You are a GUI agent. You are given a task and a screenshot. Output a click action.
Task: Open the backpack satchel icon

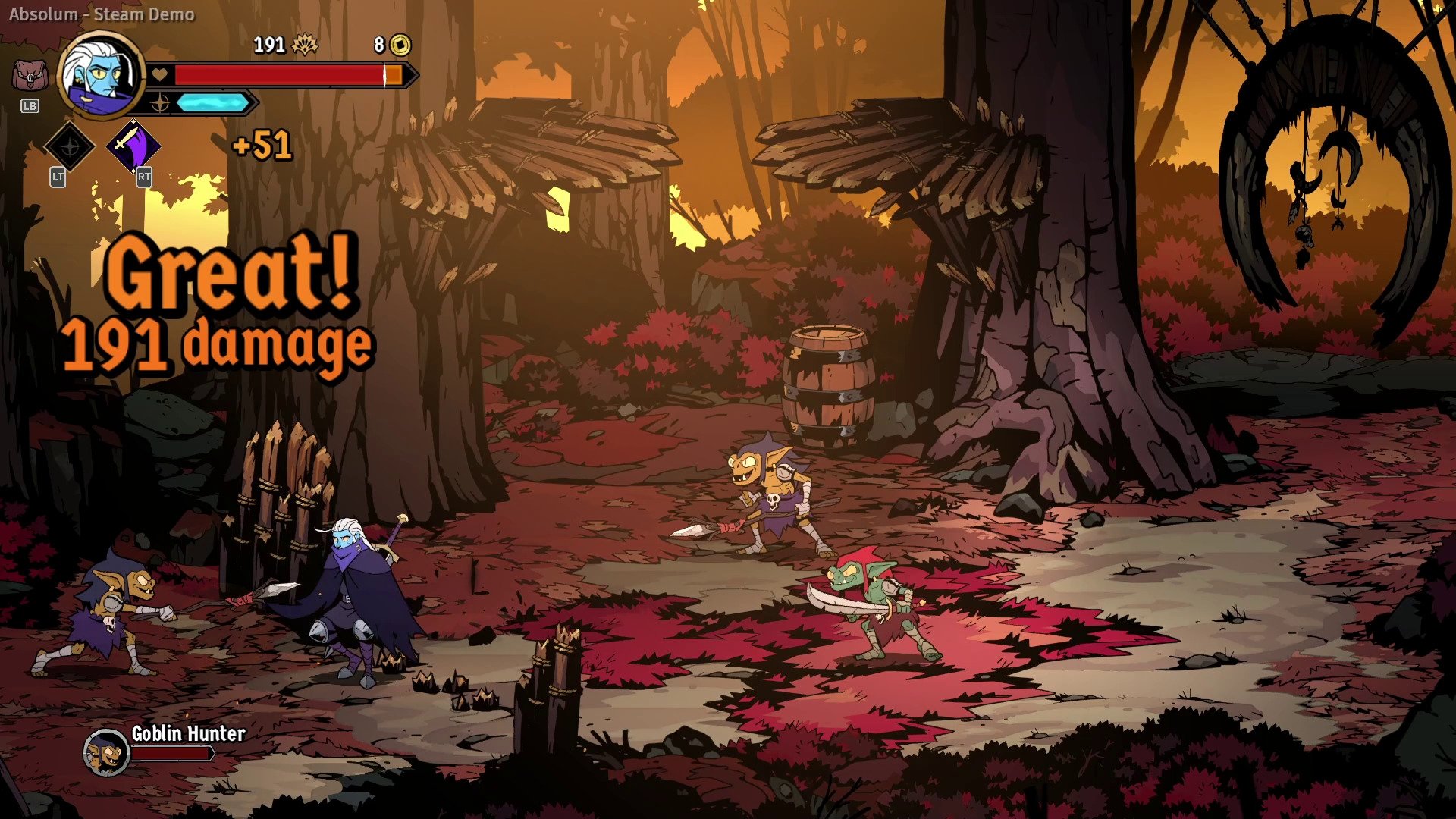click(x=30, y=76)
